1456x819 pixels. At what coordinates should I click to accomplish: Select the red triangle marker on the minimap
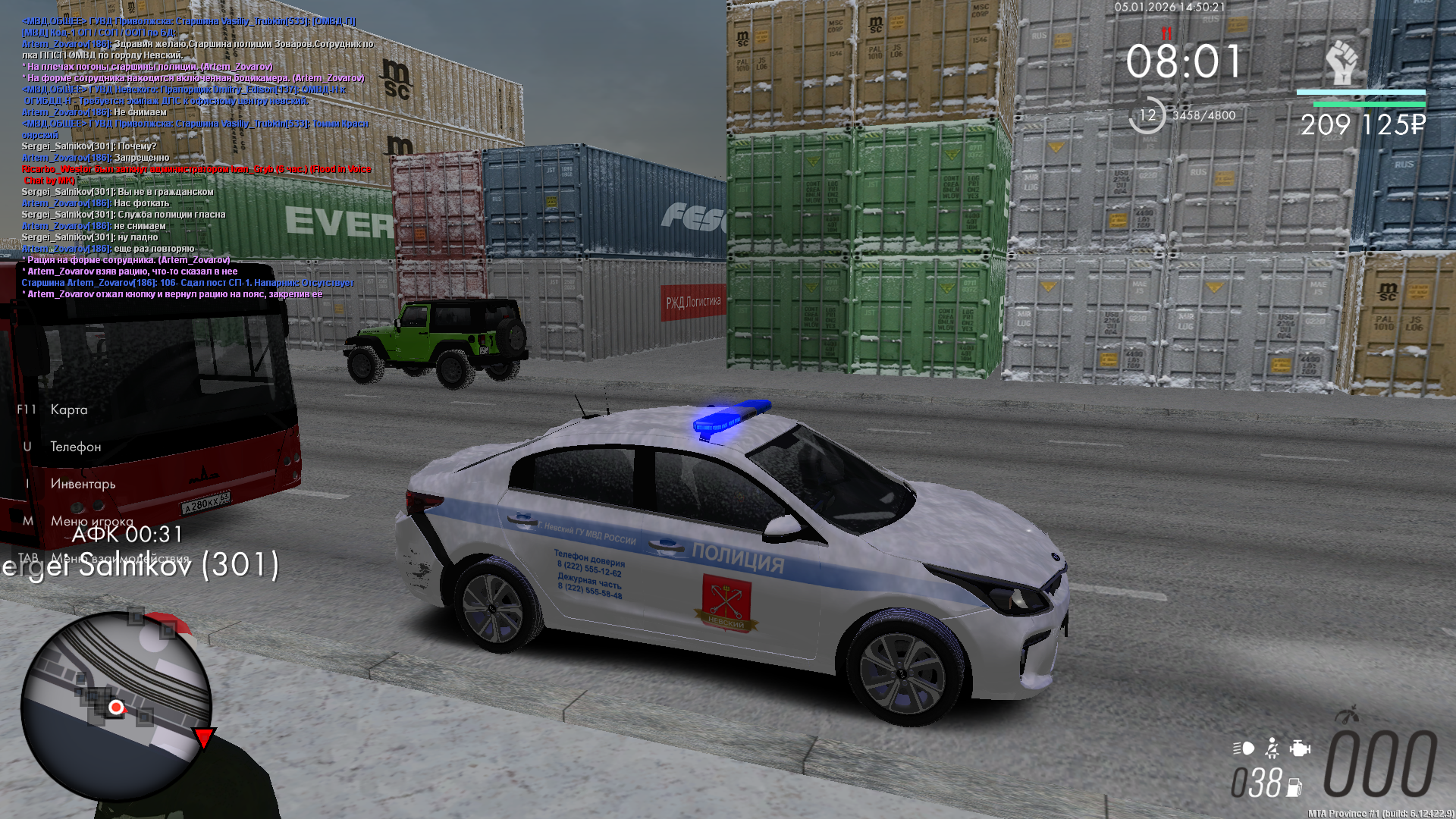203,737
